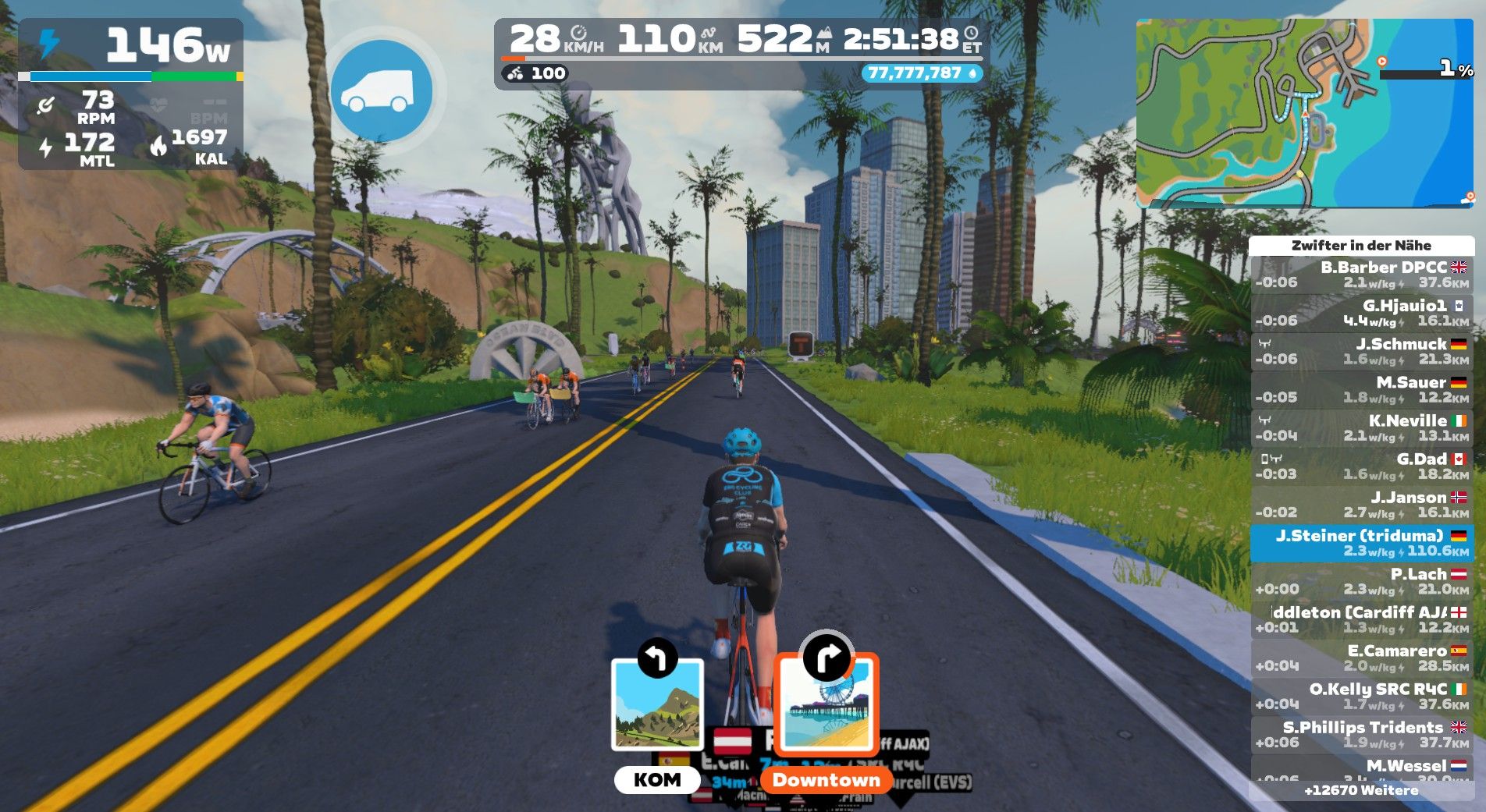The width and height of the screenshot is (1486, 812).
Task: Click the 77,777,787 drops counter
Action: coord(921,73)
